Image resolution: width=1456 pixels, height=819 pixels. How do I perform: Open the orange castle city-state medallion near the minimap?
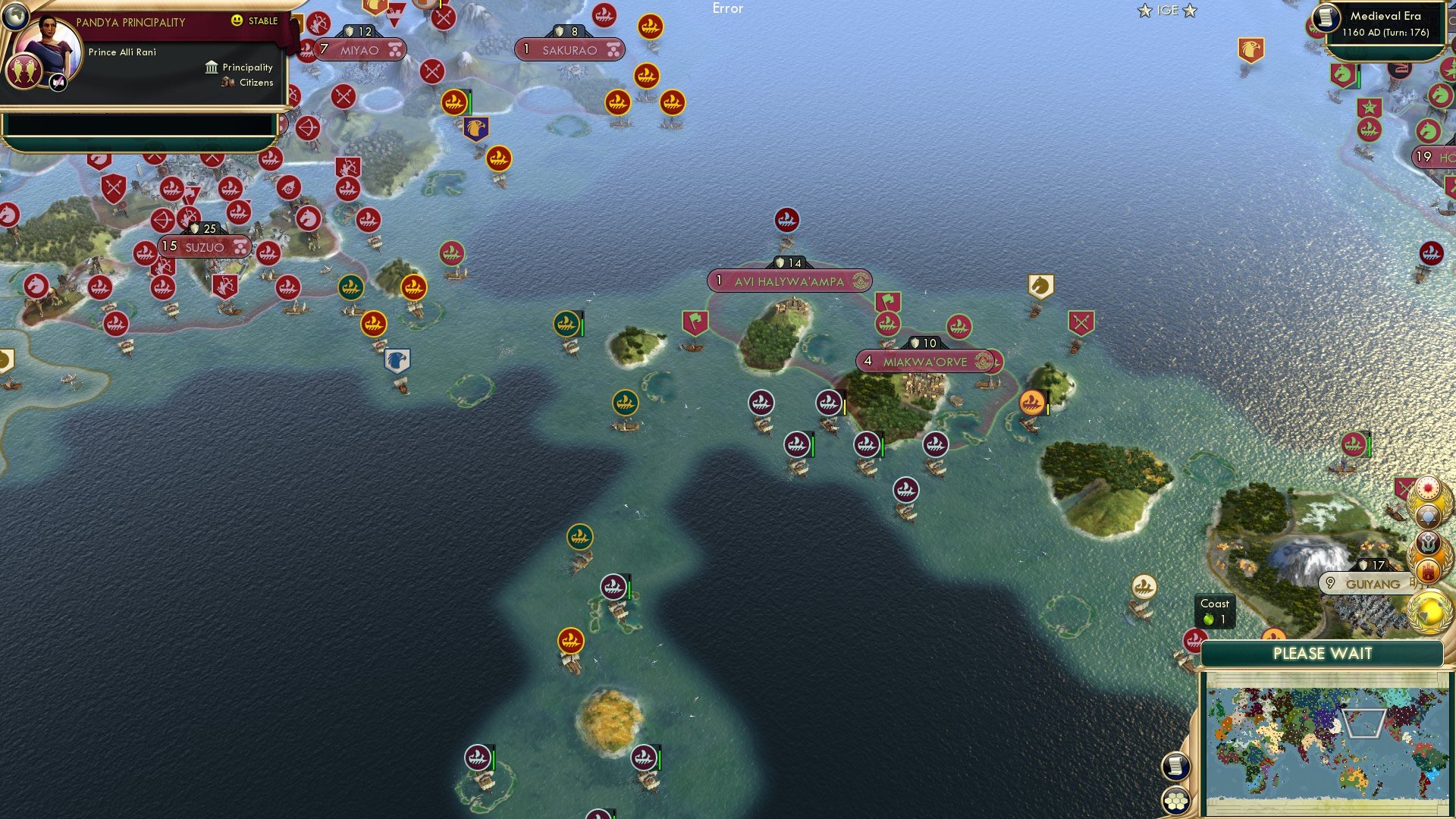click(1428, 570)
